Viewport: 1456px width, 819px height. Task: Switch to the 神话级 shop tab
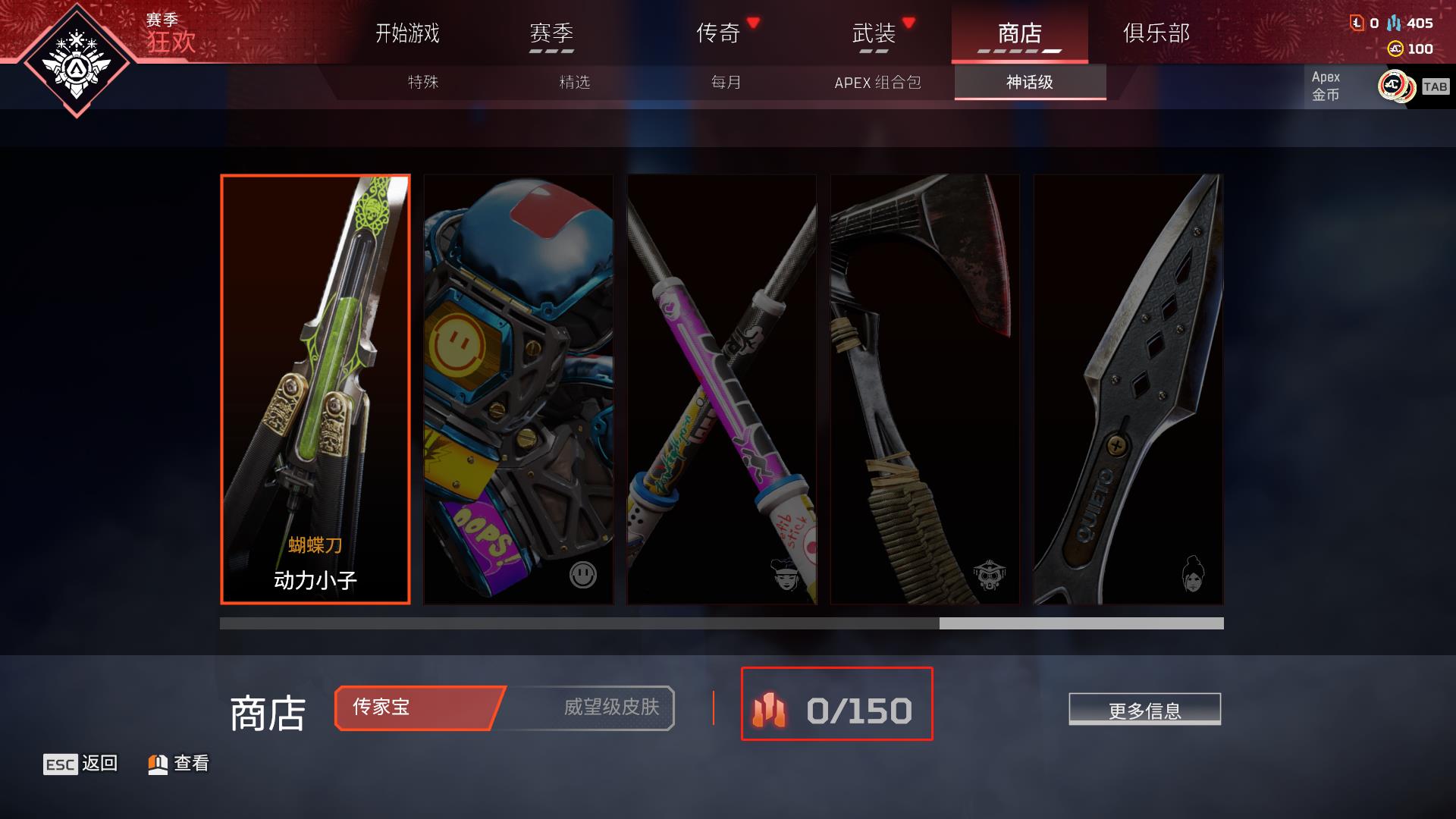point(1028,84)
